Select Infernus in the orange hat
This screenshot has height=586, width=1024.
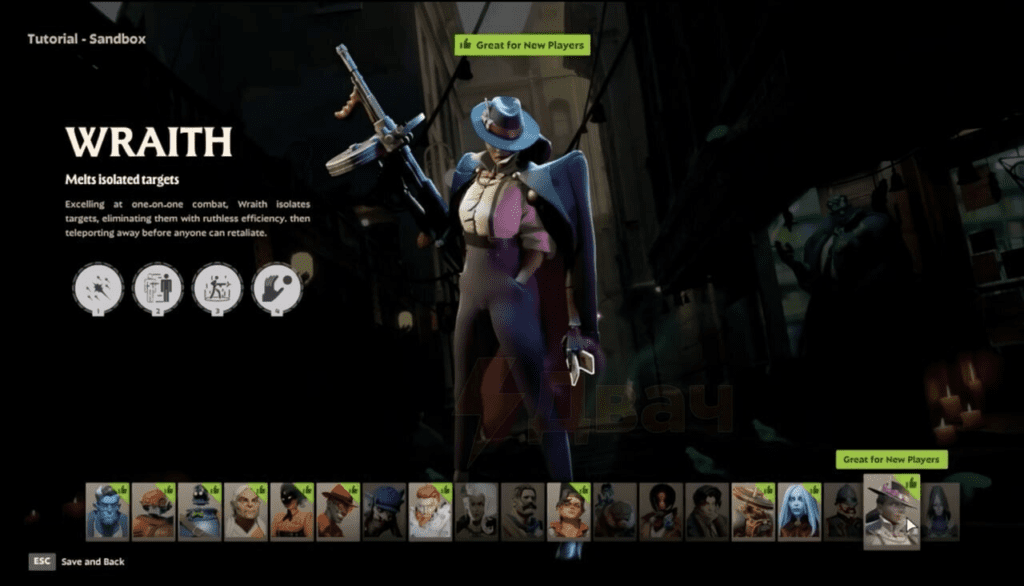[x=337, y=512]
